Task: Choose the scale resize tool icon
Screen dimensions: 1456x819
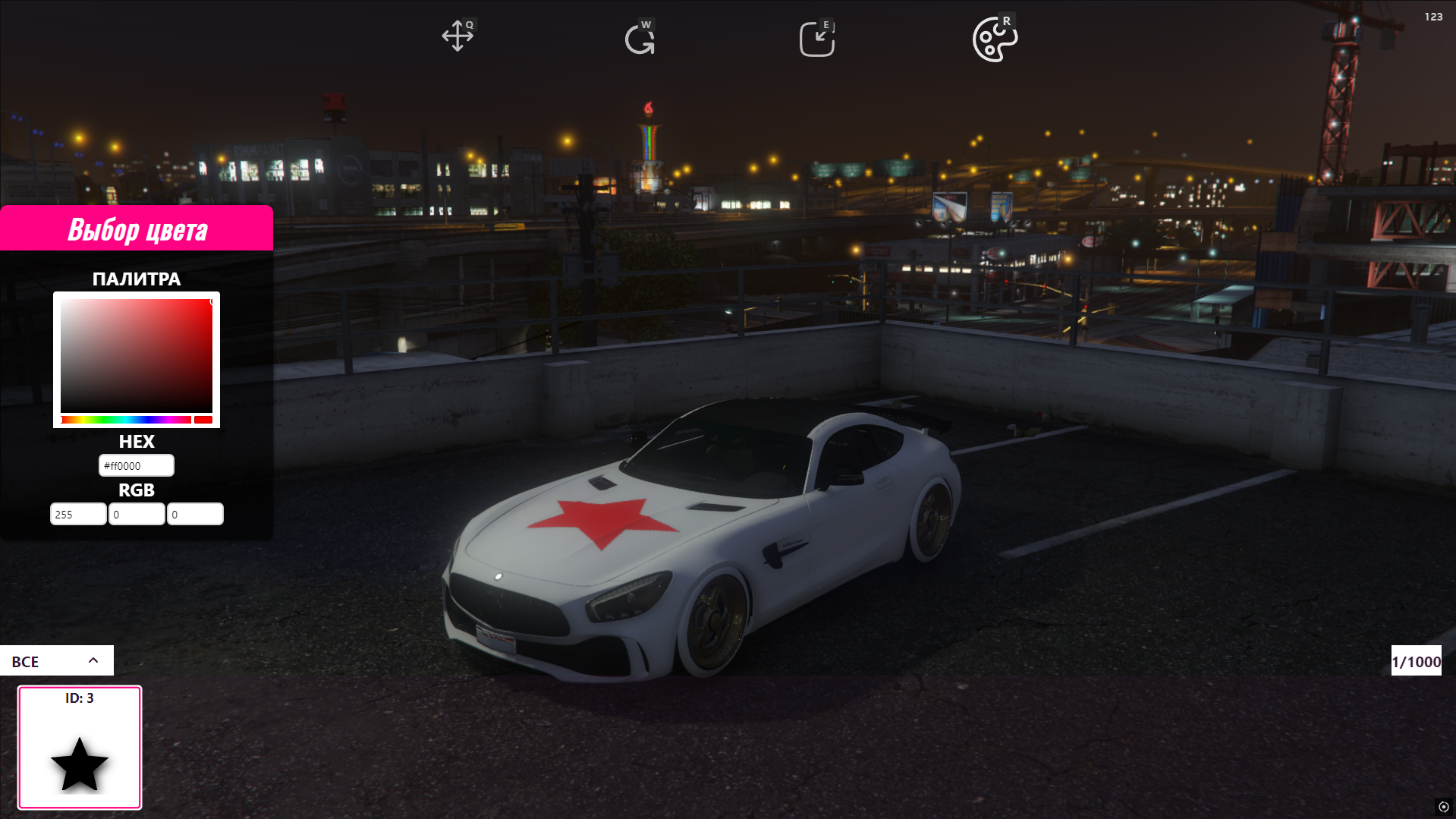Action: coord(816,39)
